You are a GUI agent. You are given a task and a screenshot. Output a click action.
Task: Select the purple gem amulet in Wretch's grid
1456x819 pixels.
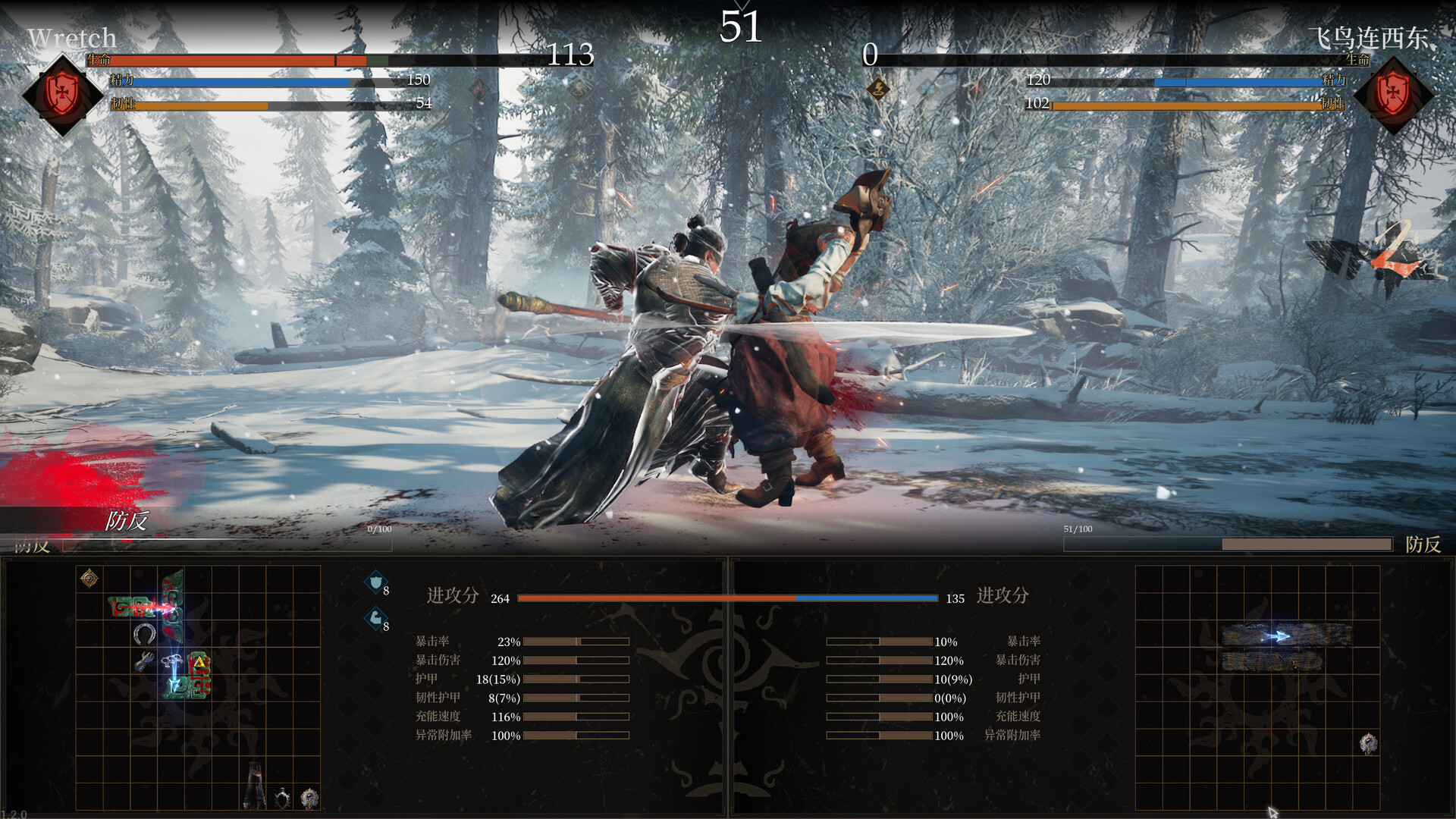309,797
